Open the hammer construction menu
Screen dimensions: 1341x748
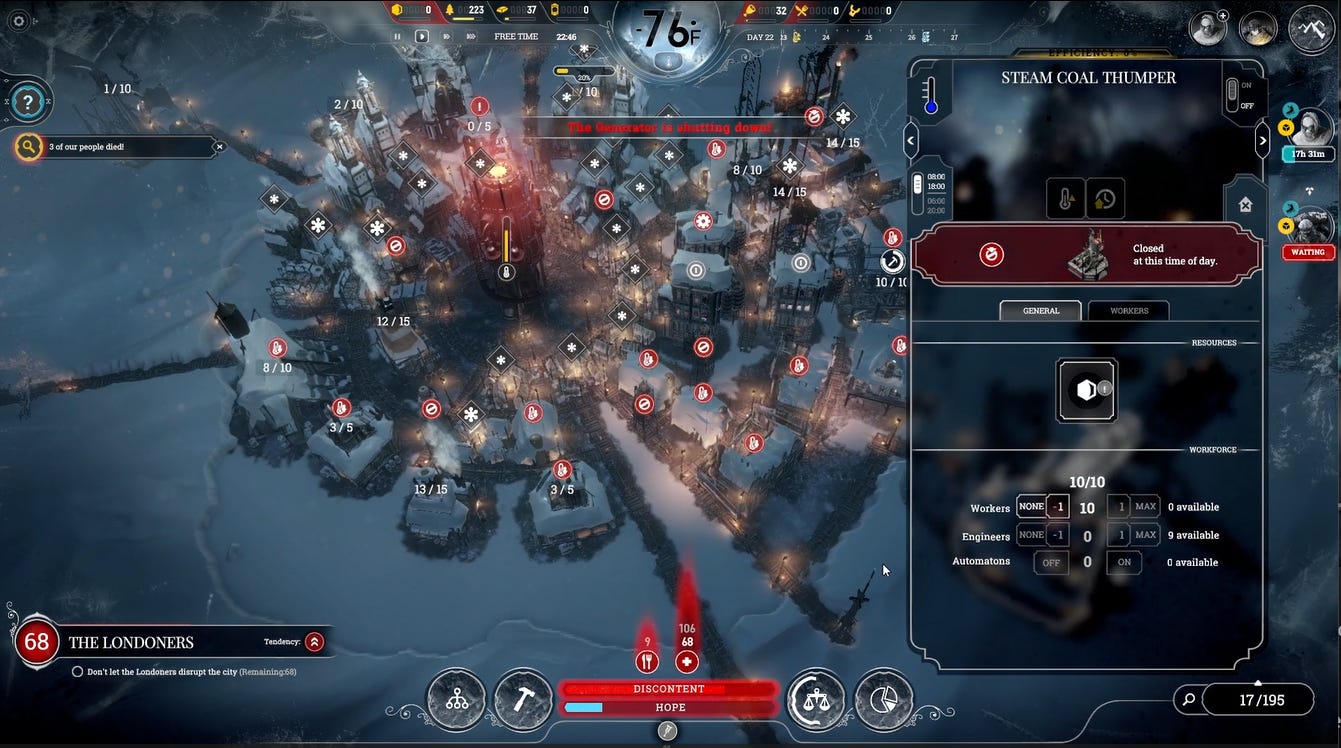coord(524,700)
